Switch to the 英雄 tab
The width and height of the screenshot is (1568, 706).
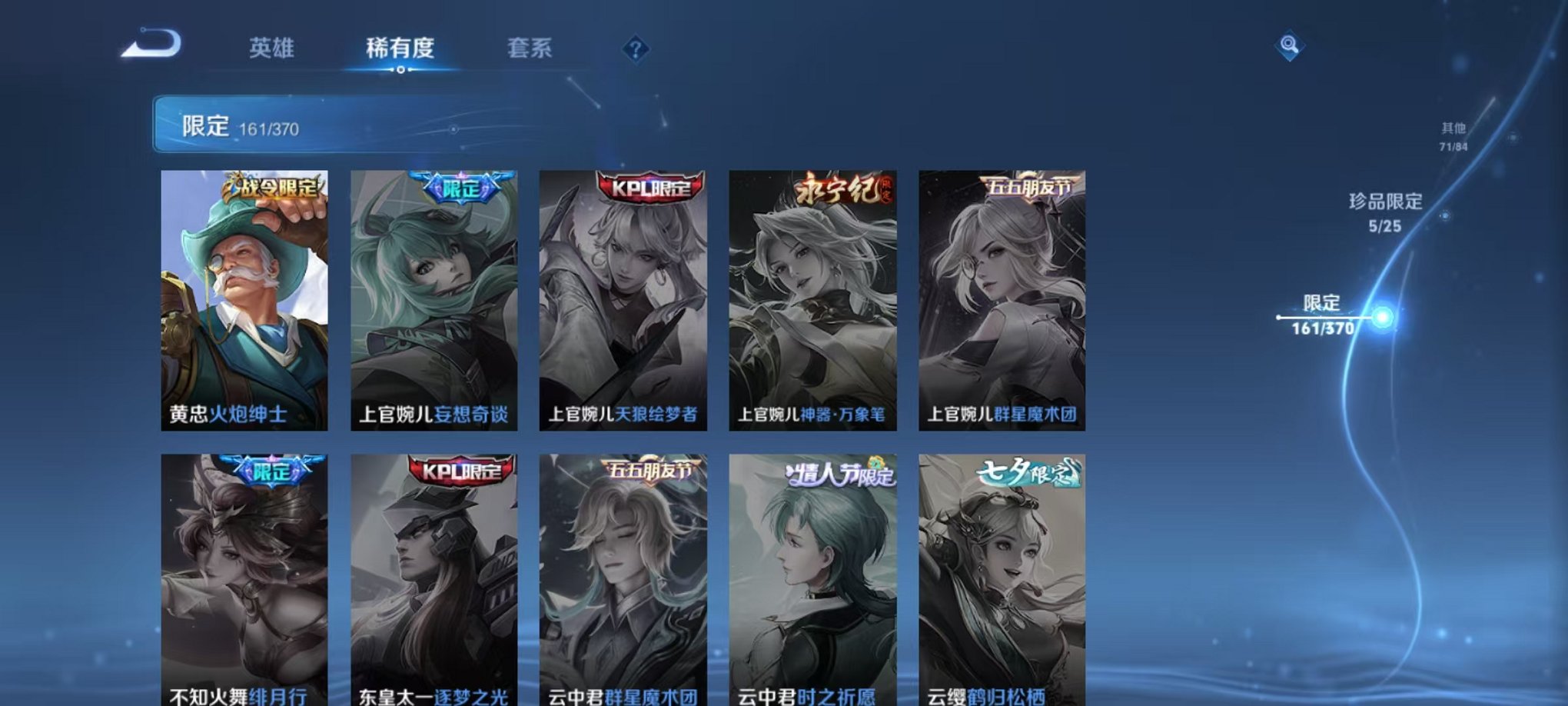pyautogui.click(x=273, y=48)
